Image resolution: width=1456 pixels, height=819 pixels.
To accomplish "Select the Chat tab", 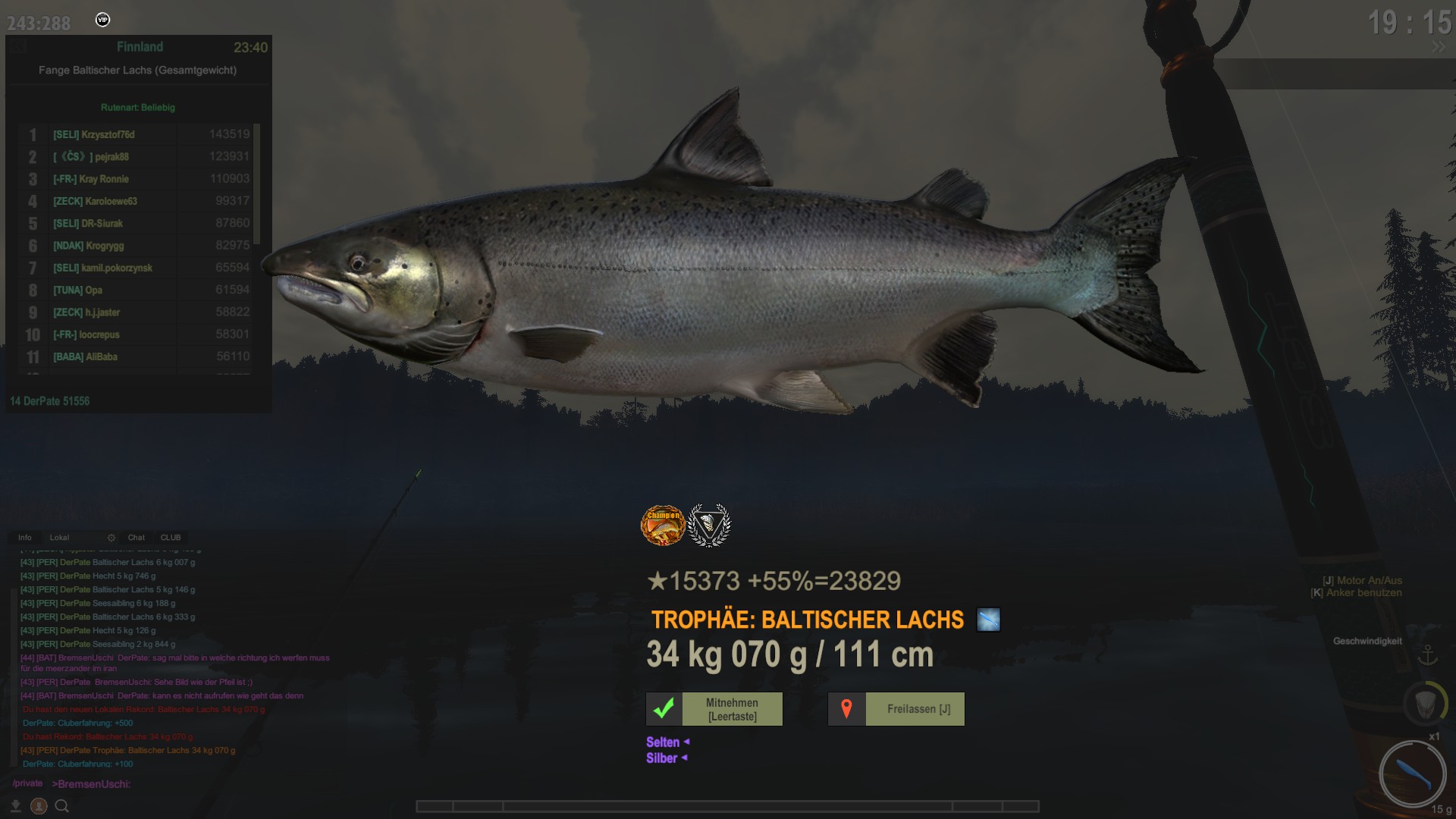I will pyautogui.click(x=136, y=538).
